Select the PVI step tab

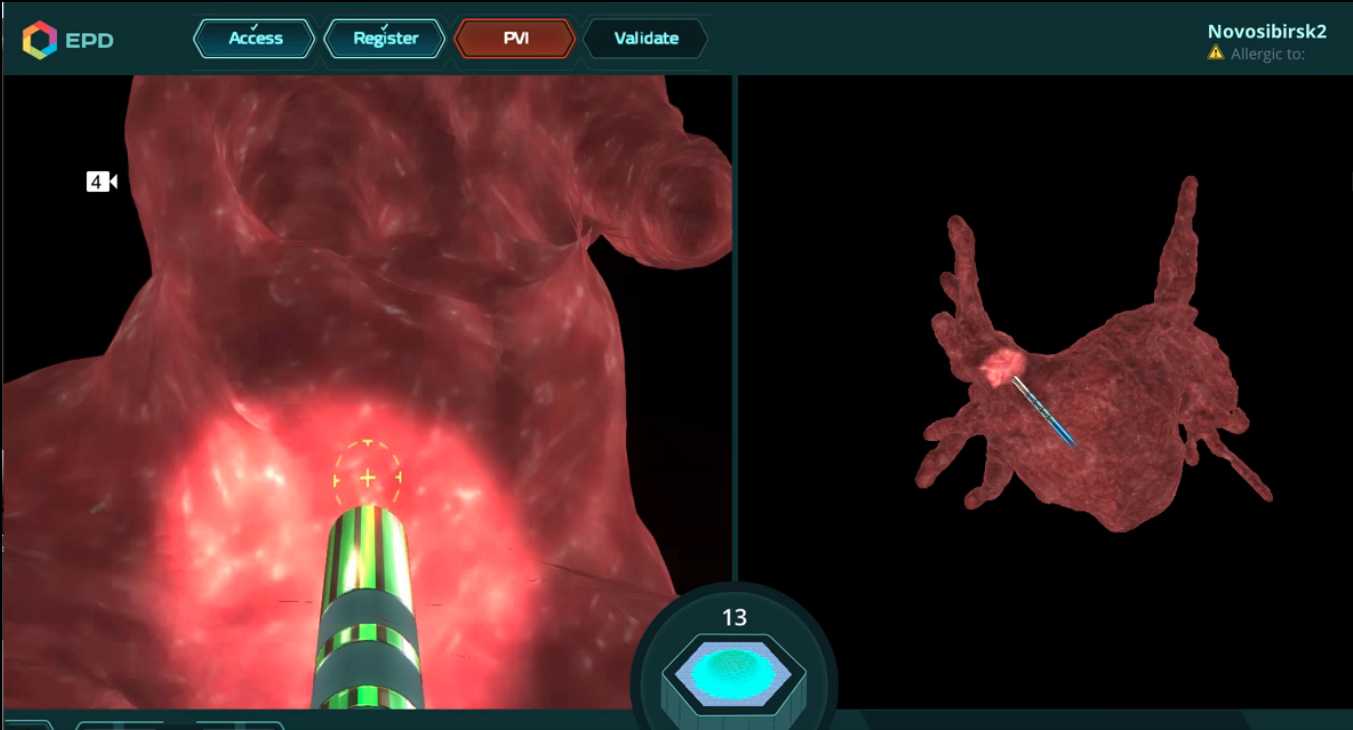tap(515, 39)
